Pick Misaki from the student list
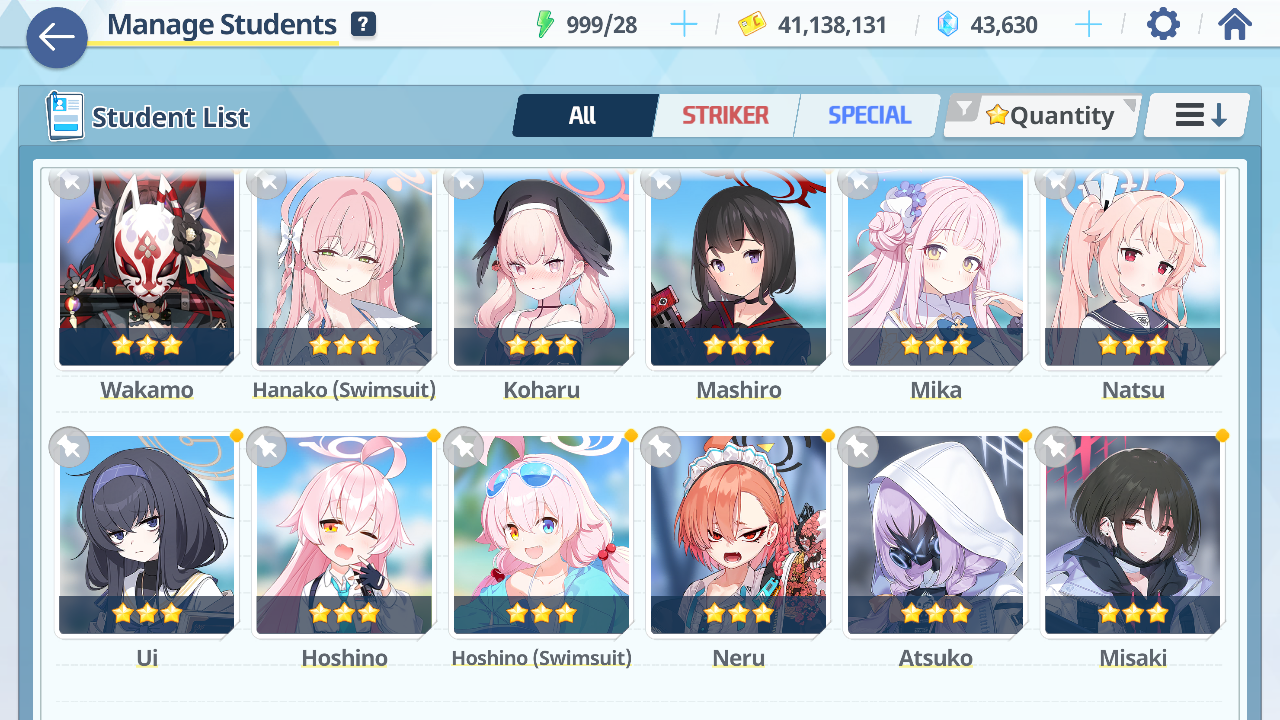This screenshot has height=720, width=1280. 1132,535
